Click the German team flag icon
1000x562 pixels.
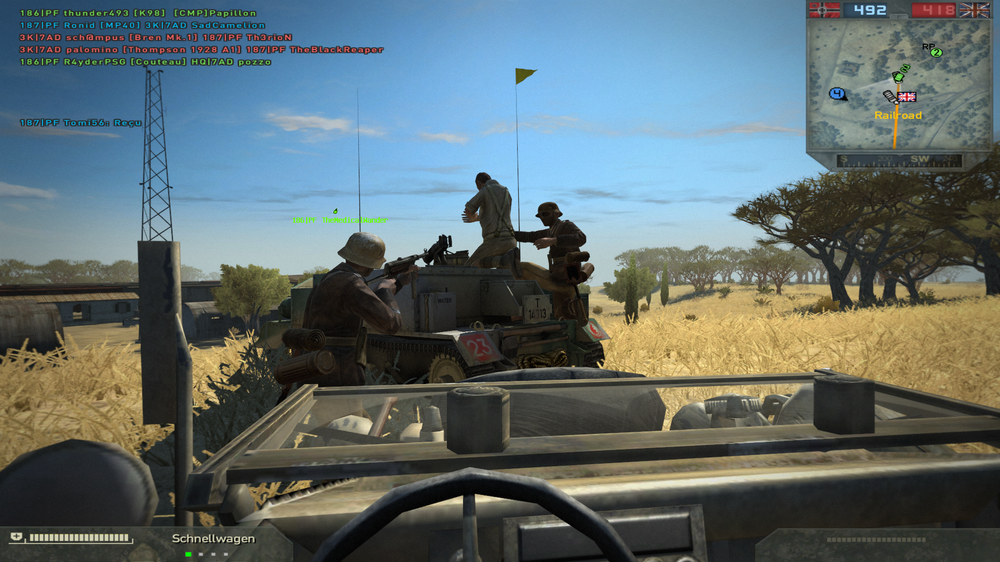(825, 10)
